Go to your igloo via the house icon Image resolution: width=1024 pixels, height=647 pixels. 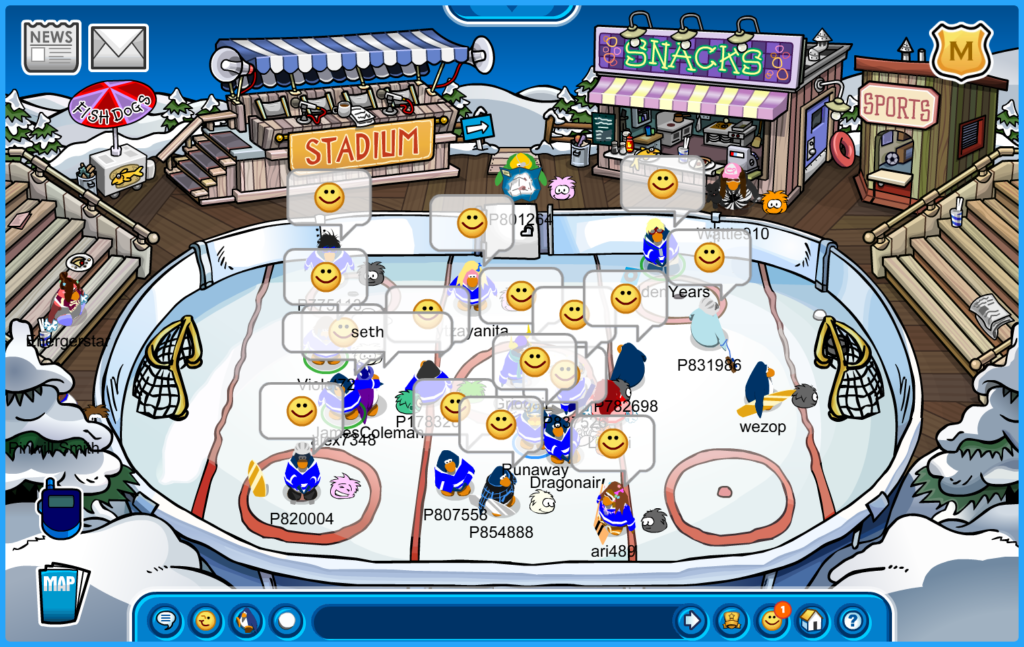pyautogui.click(x=811, y=621)
